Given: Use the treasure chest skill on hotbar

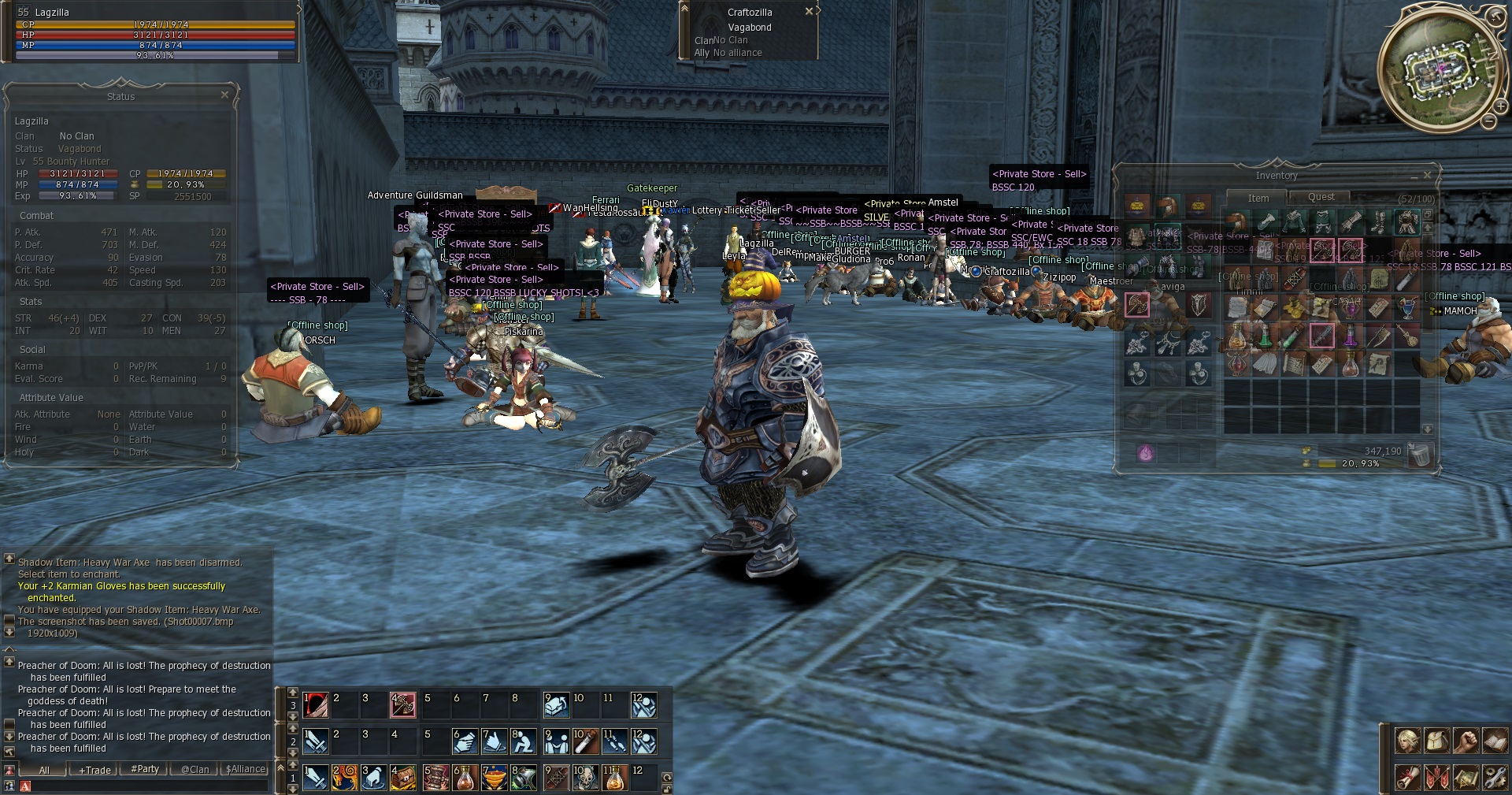Looking at the screenshot, I should click(403, 778).
